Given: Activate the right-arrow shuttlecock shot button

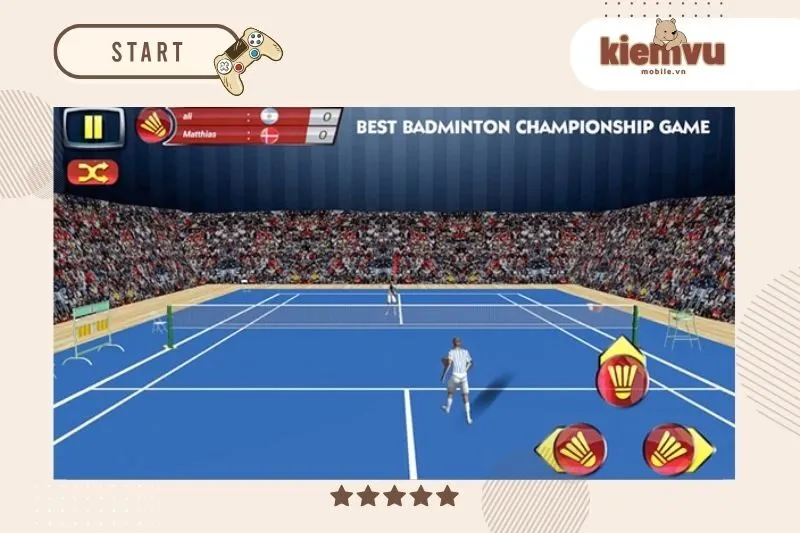Looking at the screenshot, I should click(671, 450).
